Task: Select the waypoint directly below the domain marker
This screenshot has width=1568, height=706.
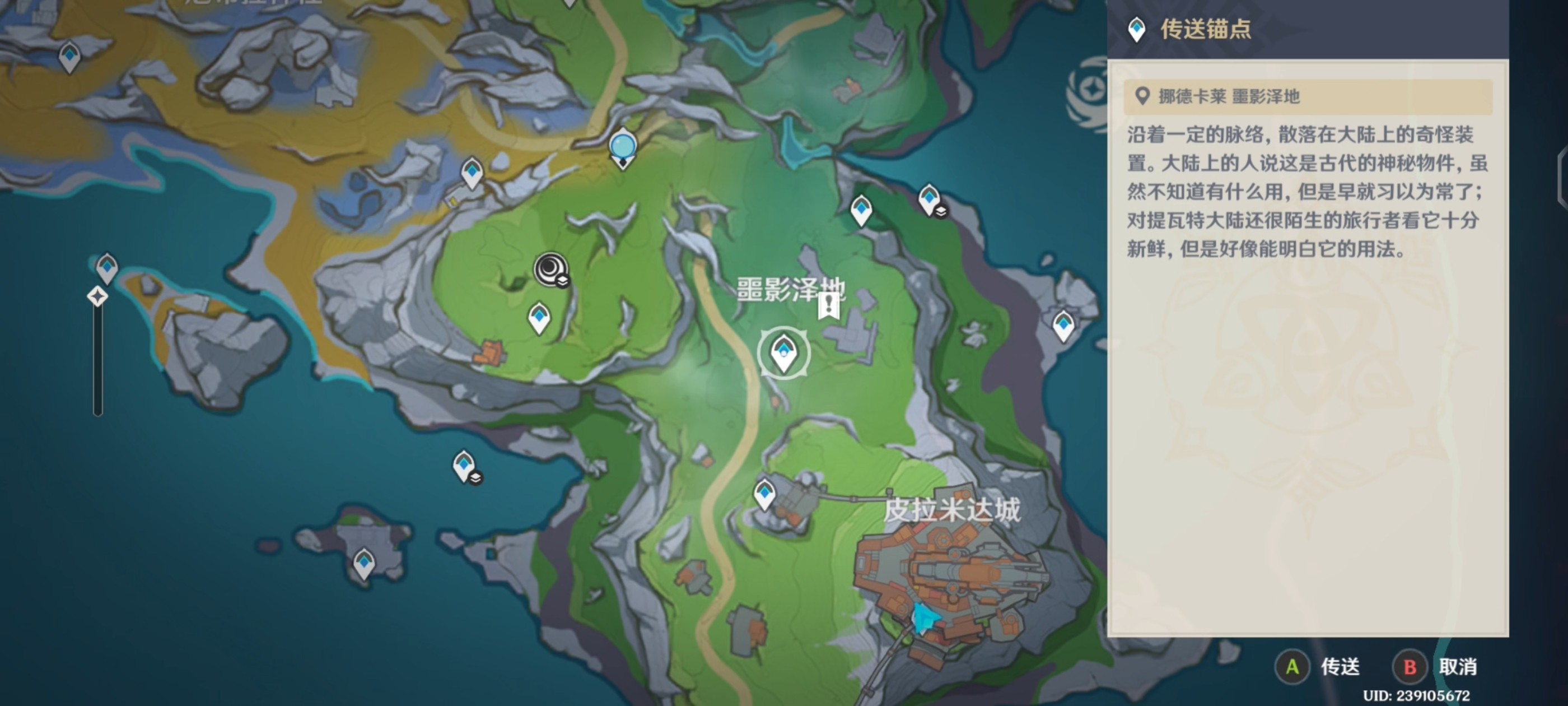Action: [x=539, y=317]
